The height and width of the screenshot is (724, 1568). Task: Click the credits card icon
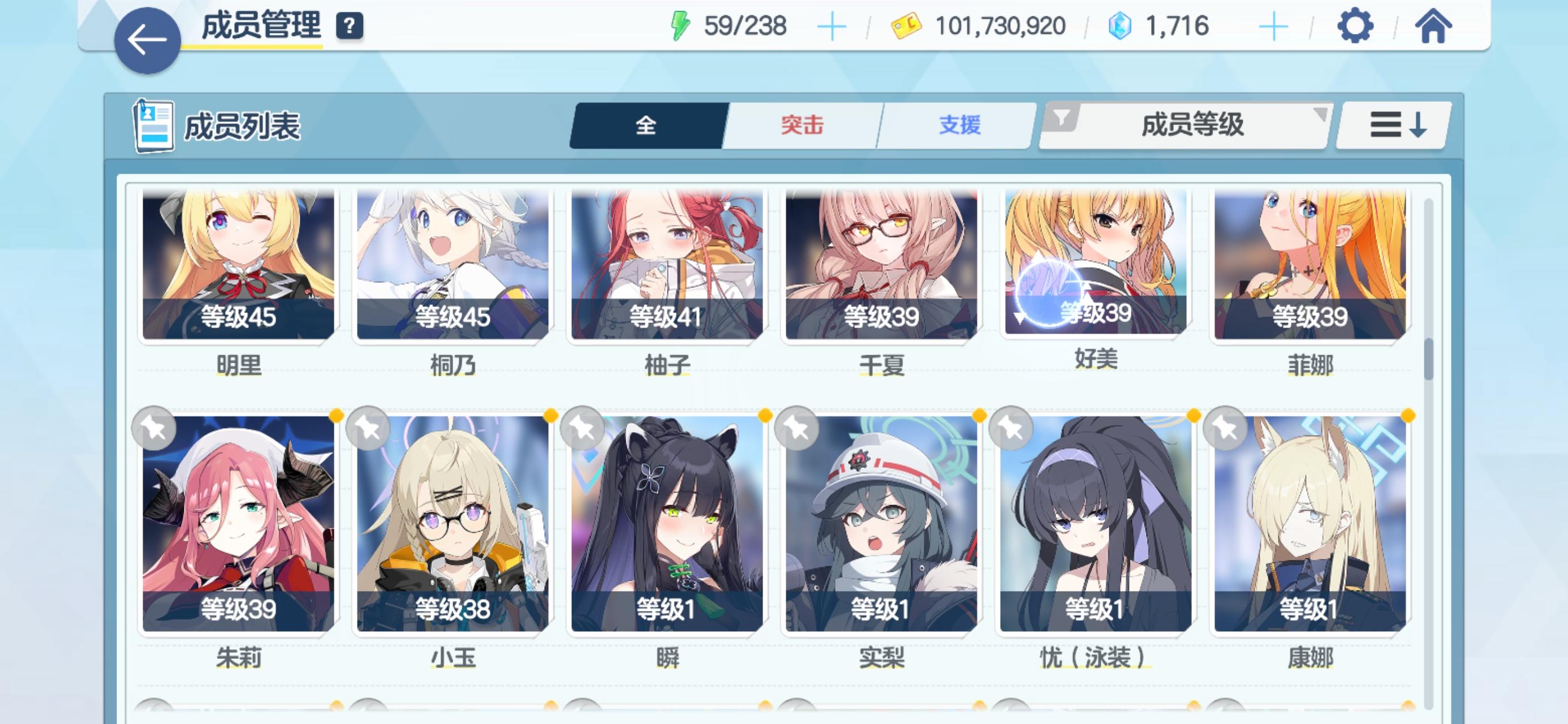pyautogui.click(x=907, y=25)
